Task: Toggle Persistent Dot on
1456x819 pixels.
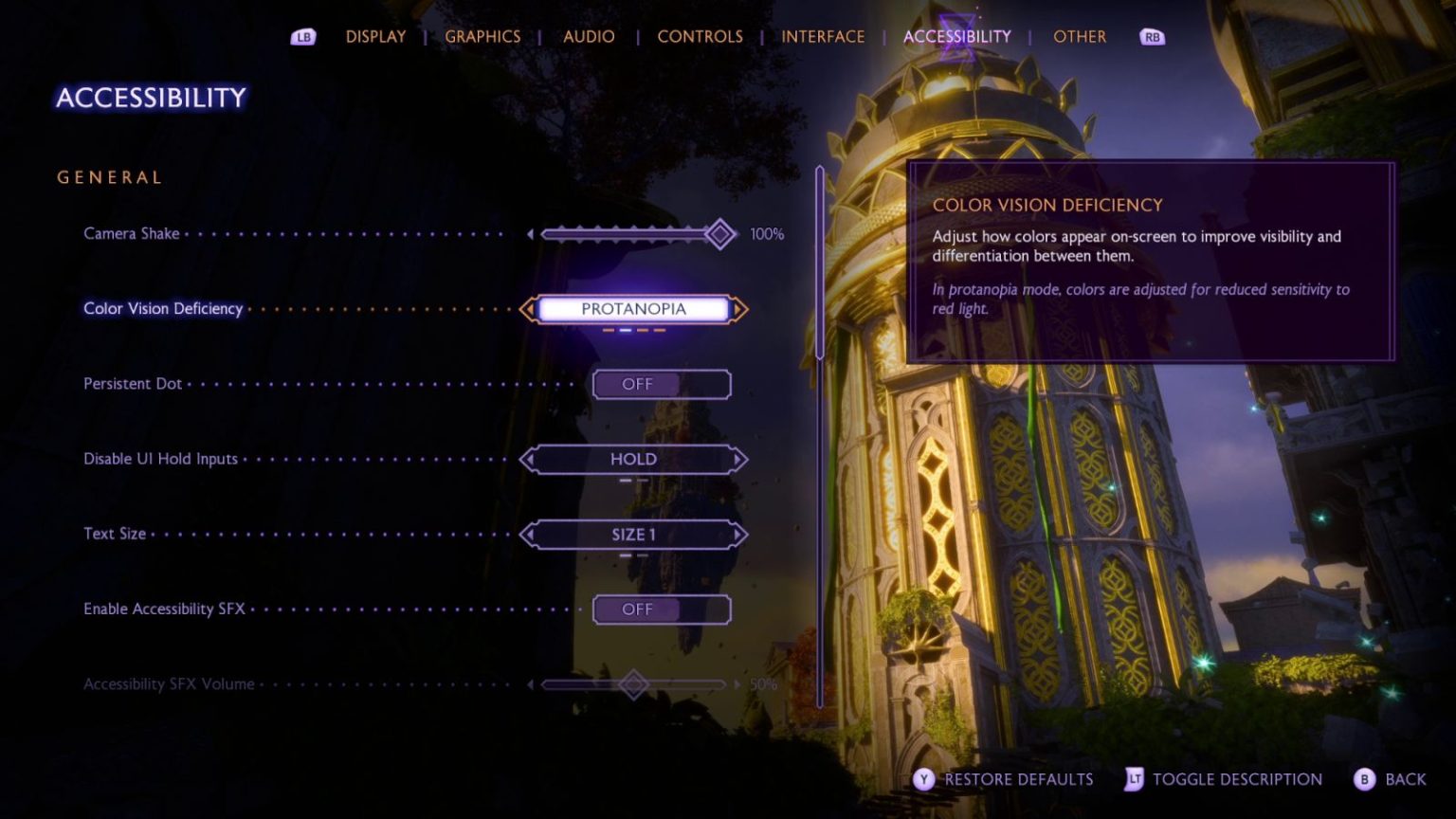Action: [662, 384]
